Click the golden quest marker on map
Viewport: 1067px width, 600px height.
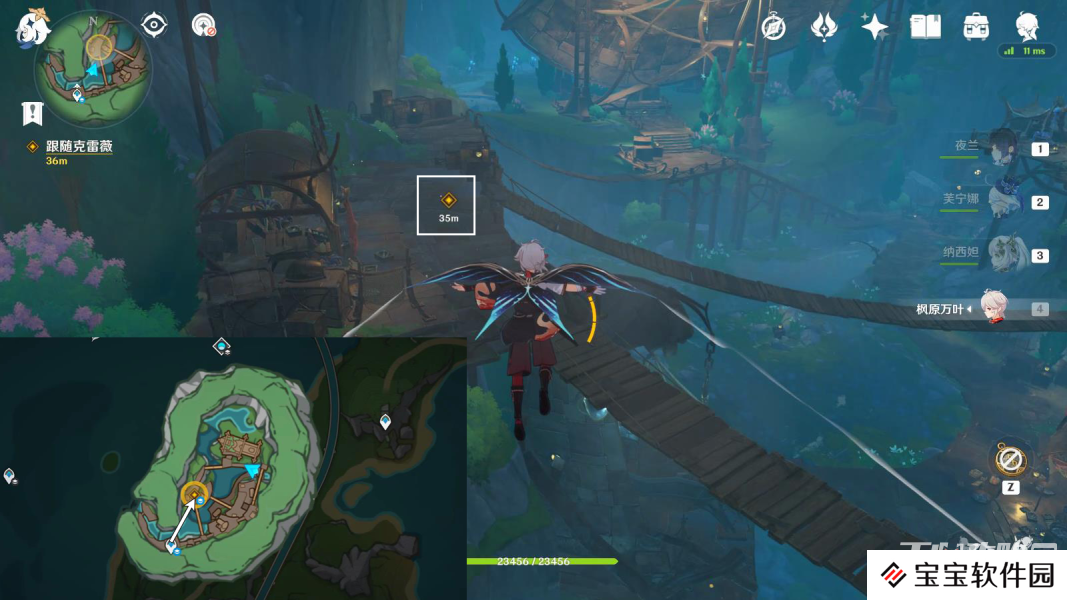pyautogui.click(x=194, y=492)
